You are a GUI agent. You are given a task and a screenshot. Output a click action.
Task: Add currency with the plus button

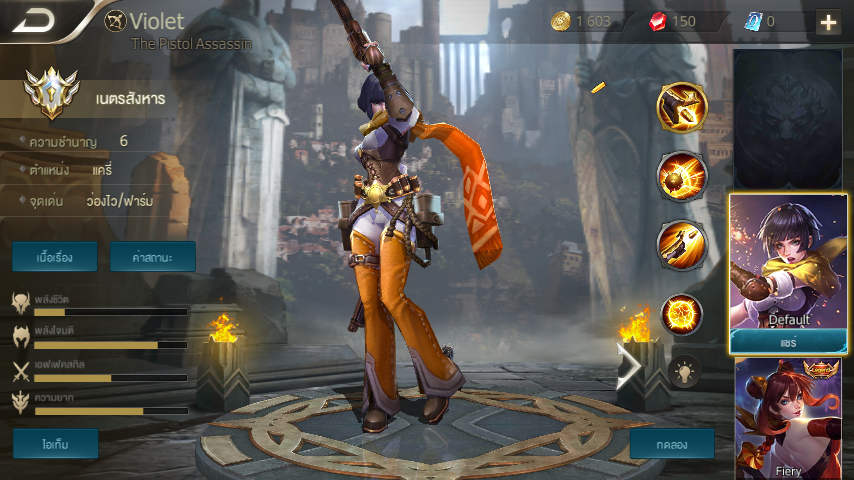[x=828, y=22]
